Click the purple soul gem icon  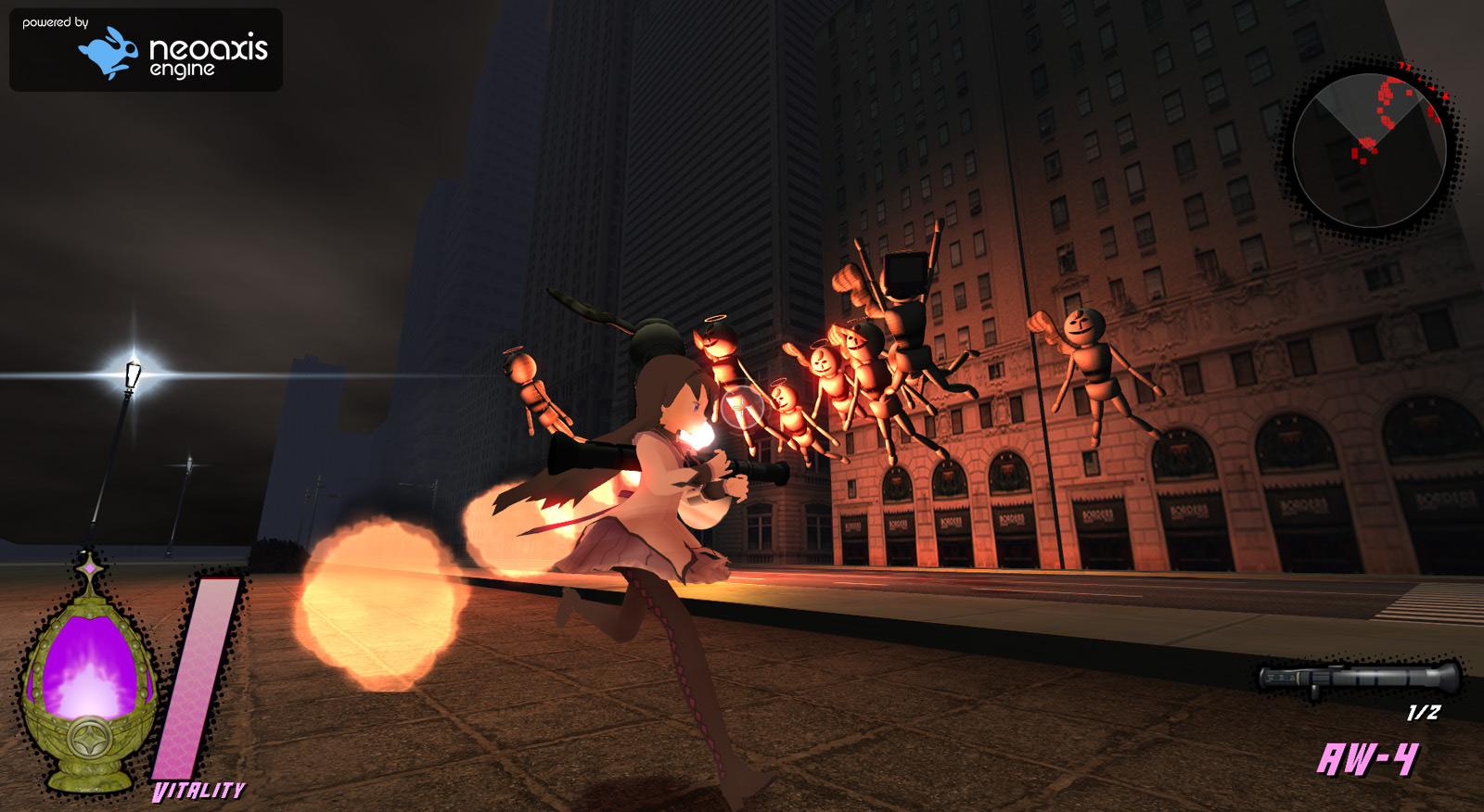click(87, 681)
